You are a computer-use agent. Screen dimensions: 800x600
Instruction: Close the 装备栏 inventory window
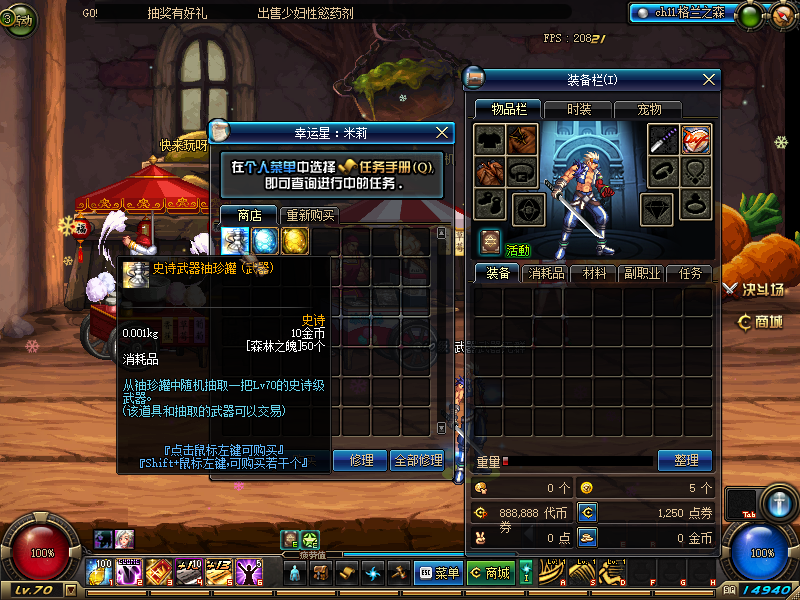point(709,79)
